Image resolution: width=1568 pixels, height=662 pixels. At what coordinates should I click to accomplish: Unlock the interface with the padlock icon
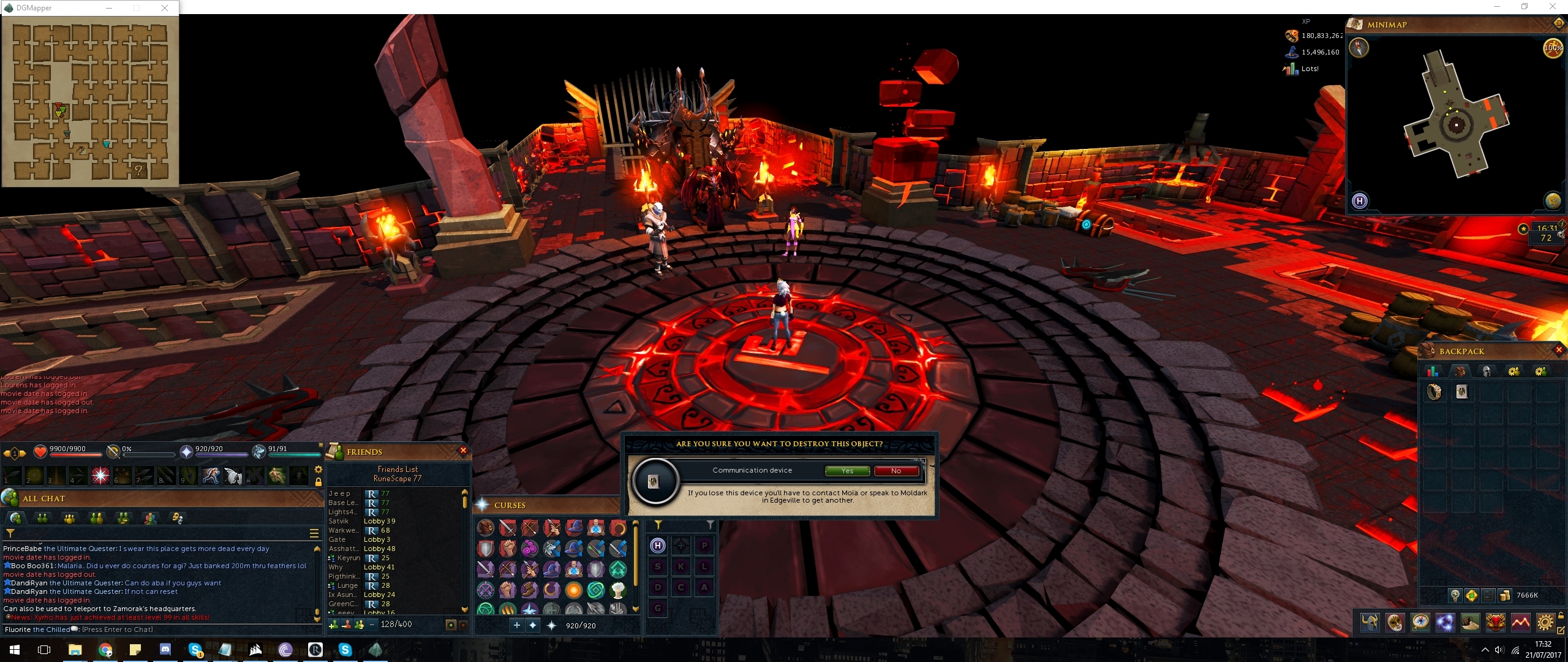(1562, 618)
